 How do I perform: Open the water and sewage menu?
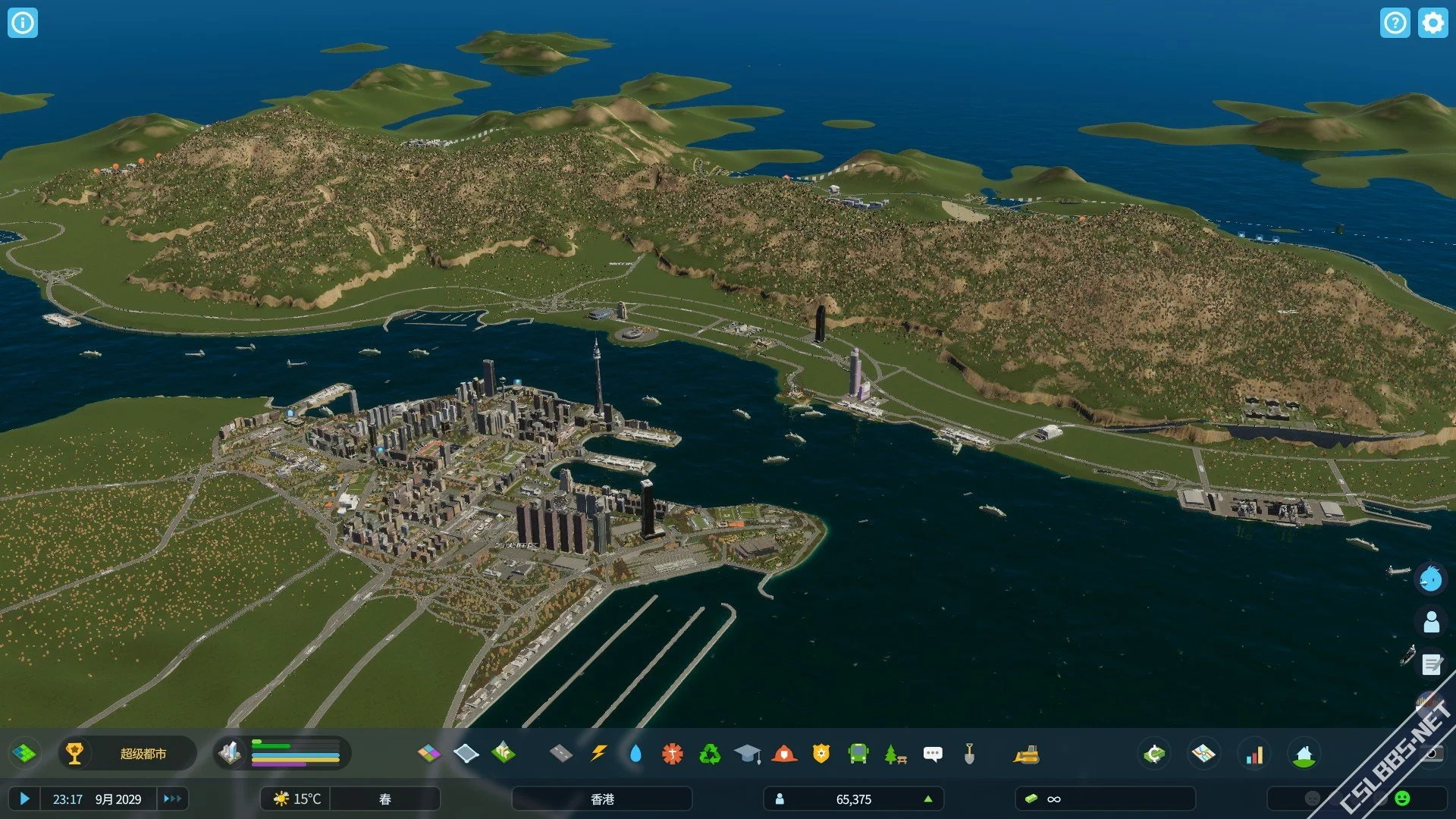[x=635, y=753]
